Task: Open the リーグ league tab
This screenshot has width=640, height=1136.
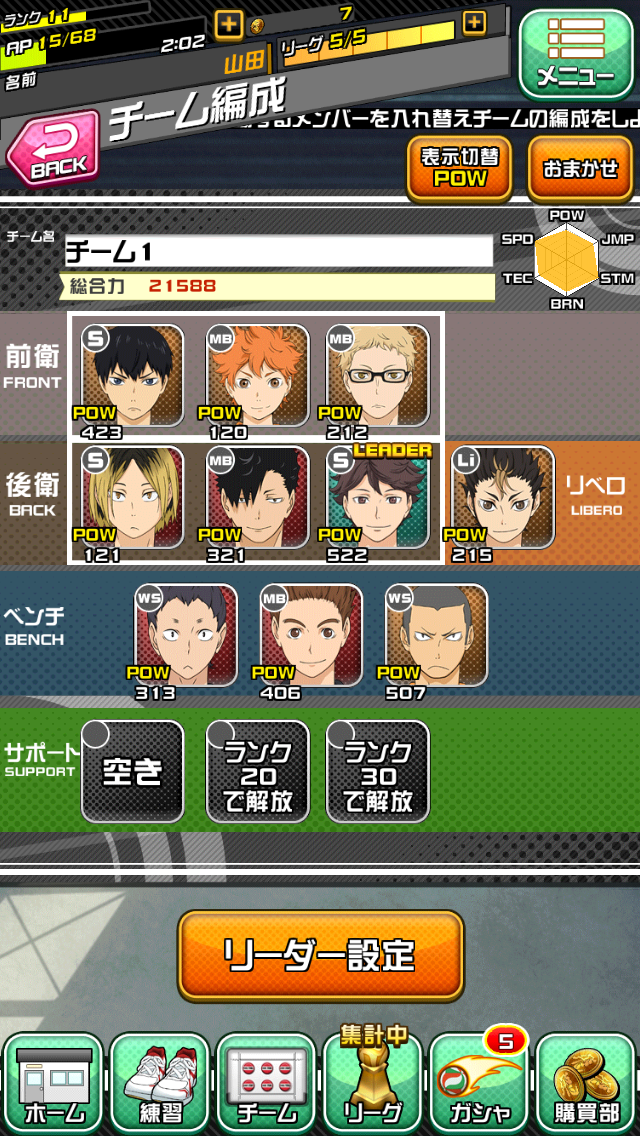Action: click(x=373, y=1083)
